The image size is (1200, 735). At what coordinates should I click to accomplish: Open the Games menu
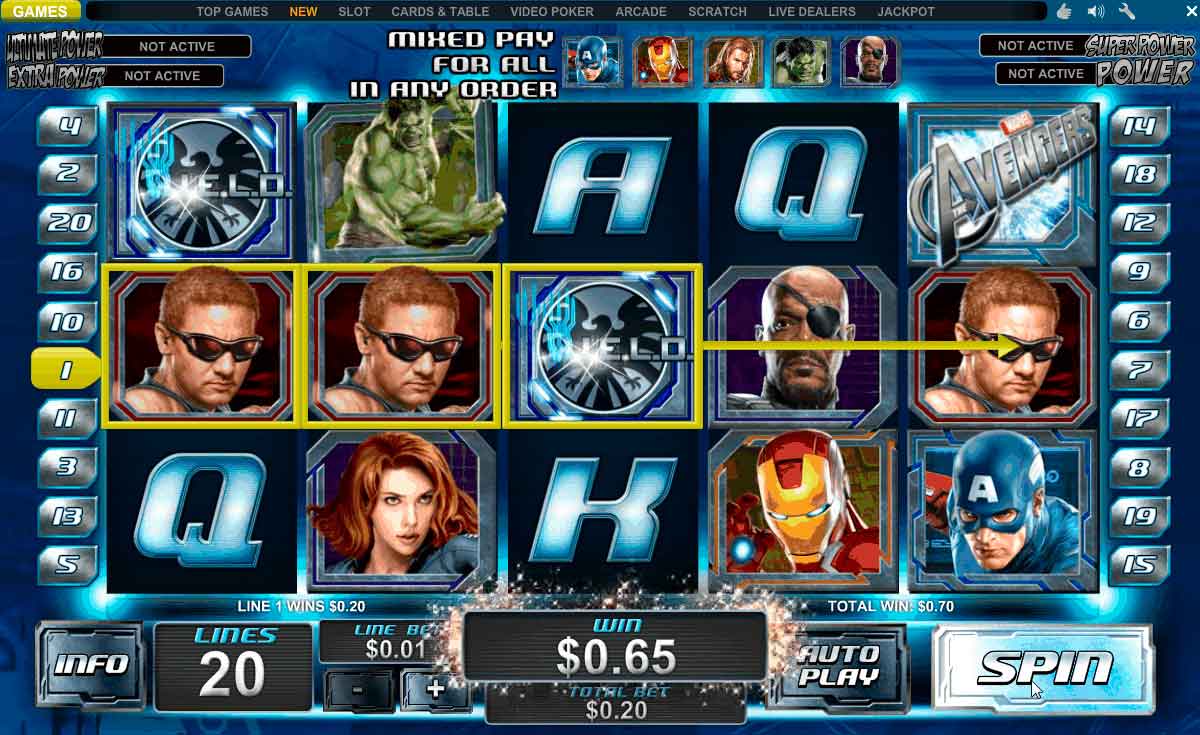click(x=41, y=12)
